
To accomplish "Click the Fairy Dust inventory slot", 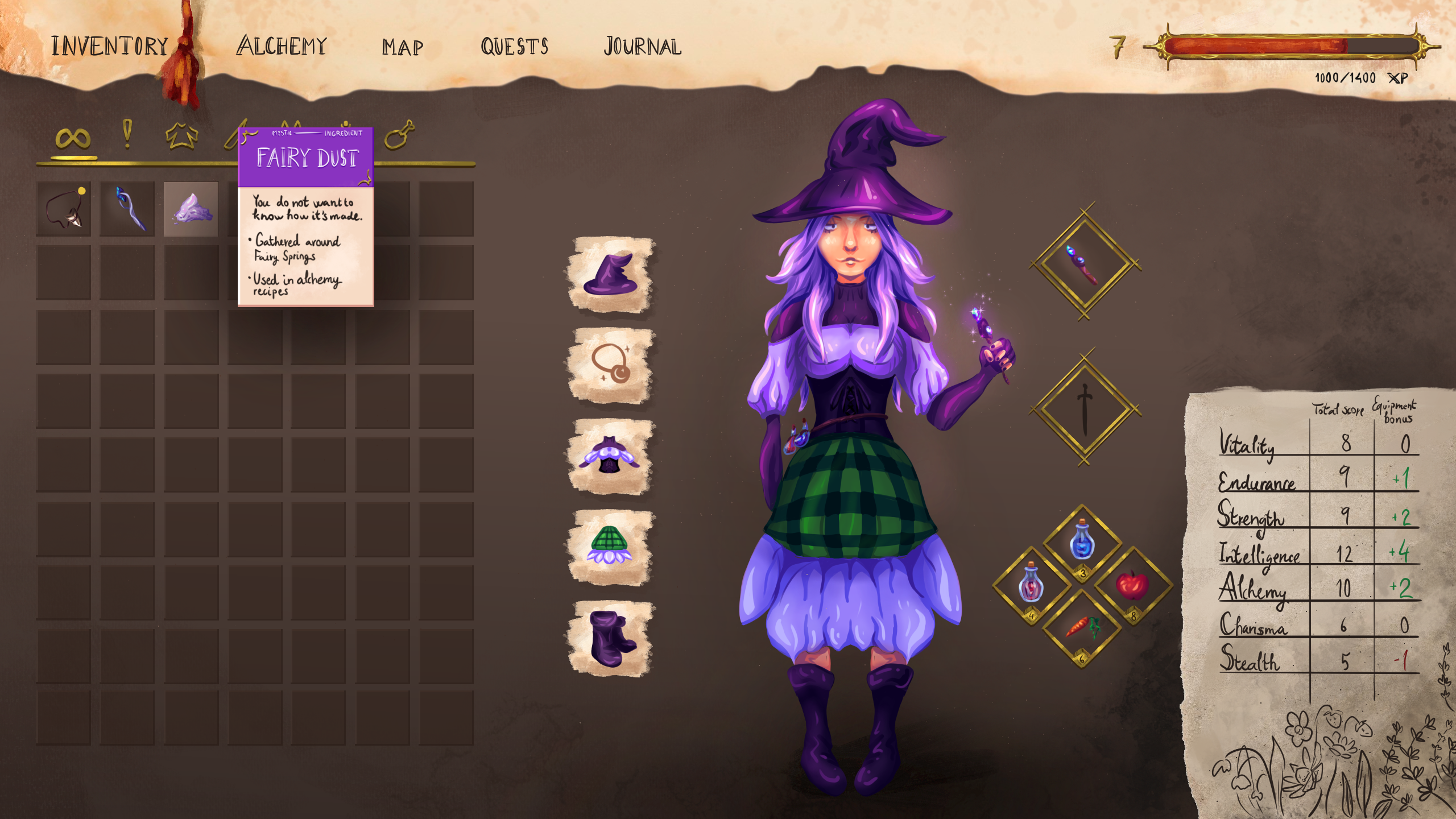I will click(x=191, y=209).
